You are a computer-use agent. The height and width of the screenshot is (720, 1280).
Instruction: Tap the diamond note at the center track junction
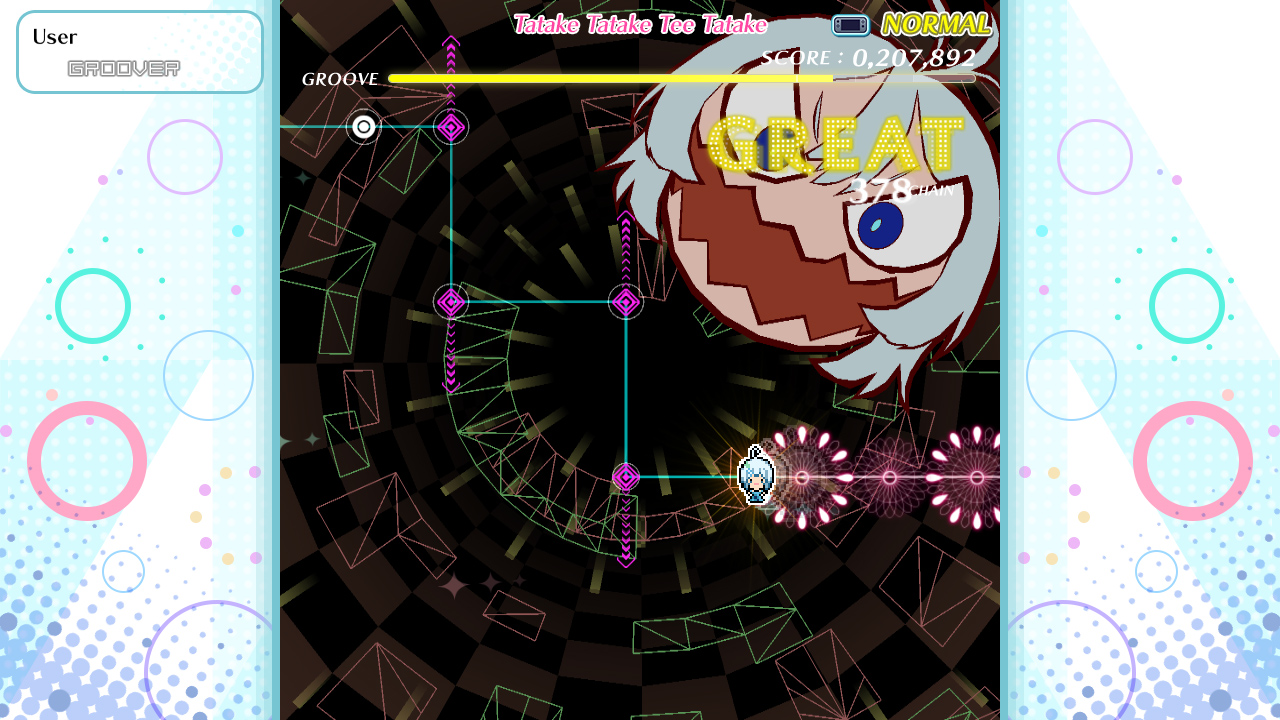[x=626, y=302]
